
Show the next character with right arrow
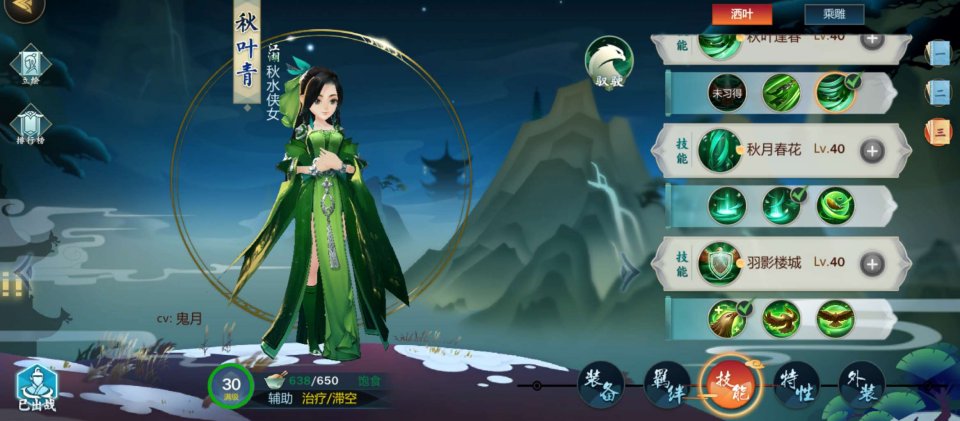[x=628, y=270]
